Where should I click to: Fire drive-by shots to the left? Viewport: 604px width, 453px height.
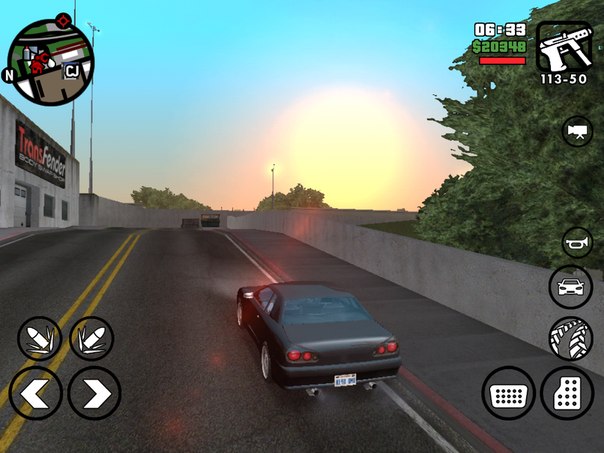(x=40, y=338)
